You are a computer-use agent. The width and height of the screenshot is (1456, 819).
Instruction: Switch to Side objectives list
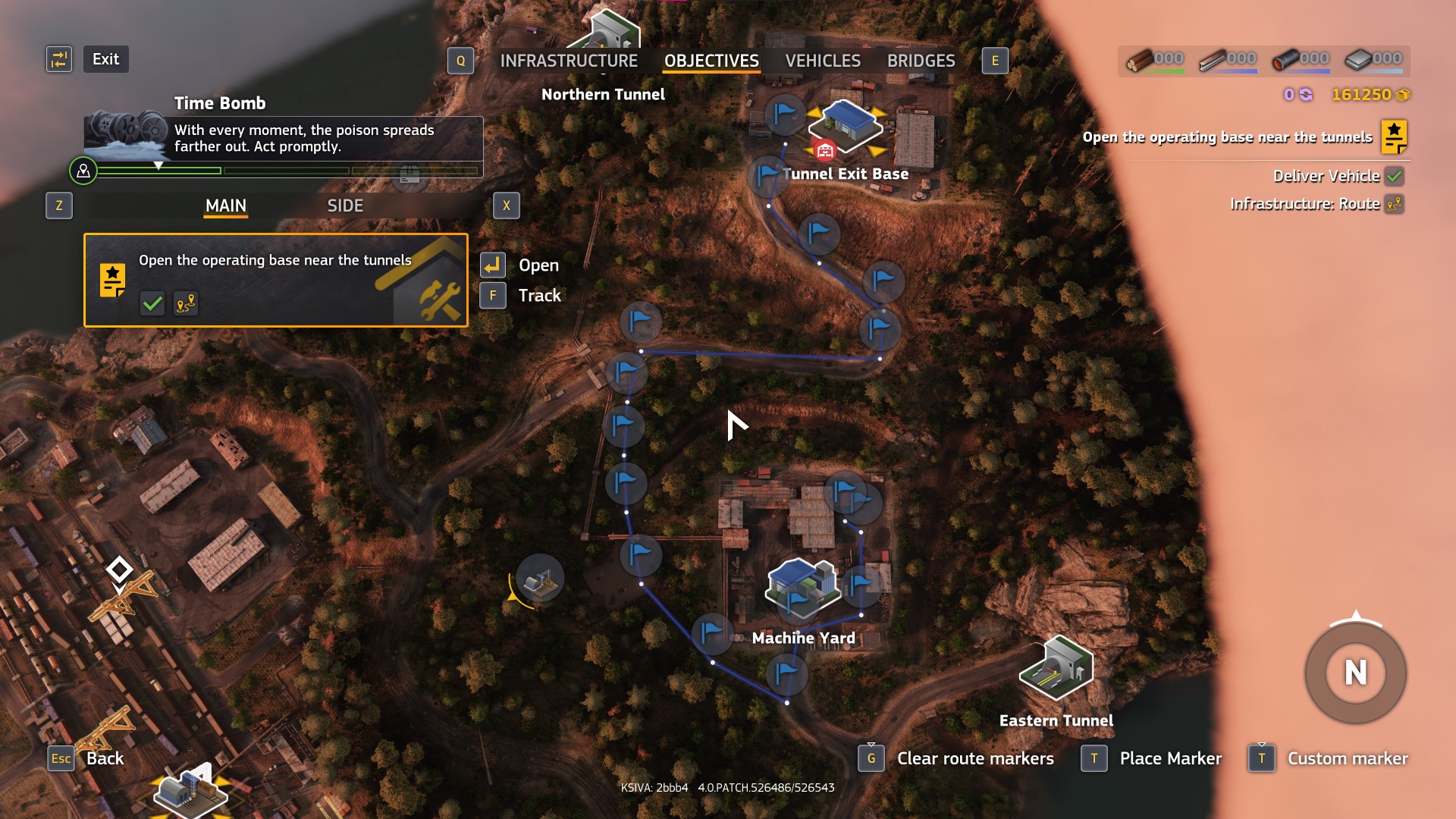345,206
